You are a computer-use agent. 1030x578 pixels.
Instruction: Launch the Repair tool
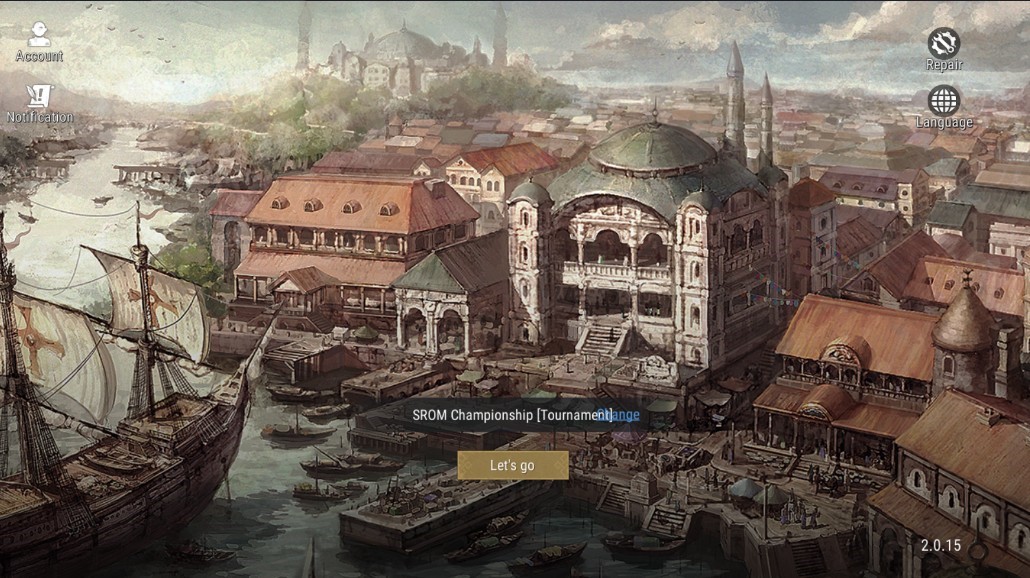pyautogui.click(x=943, y=49)
